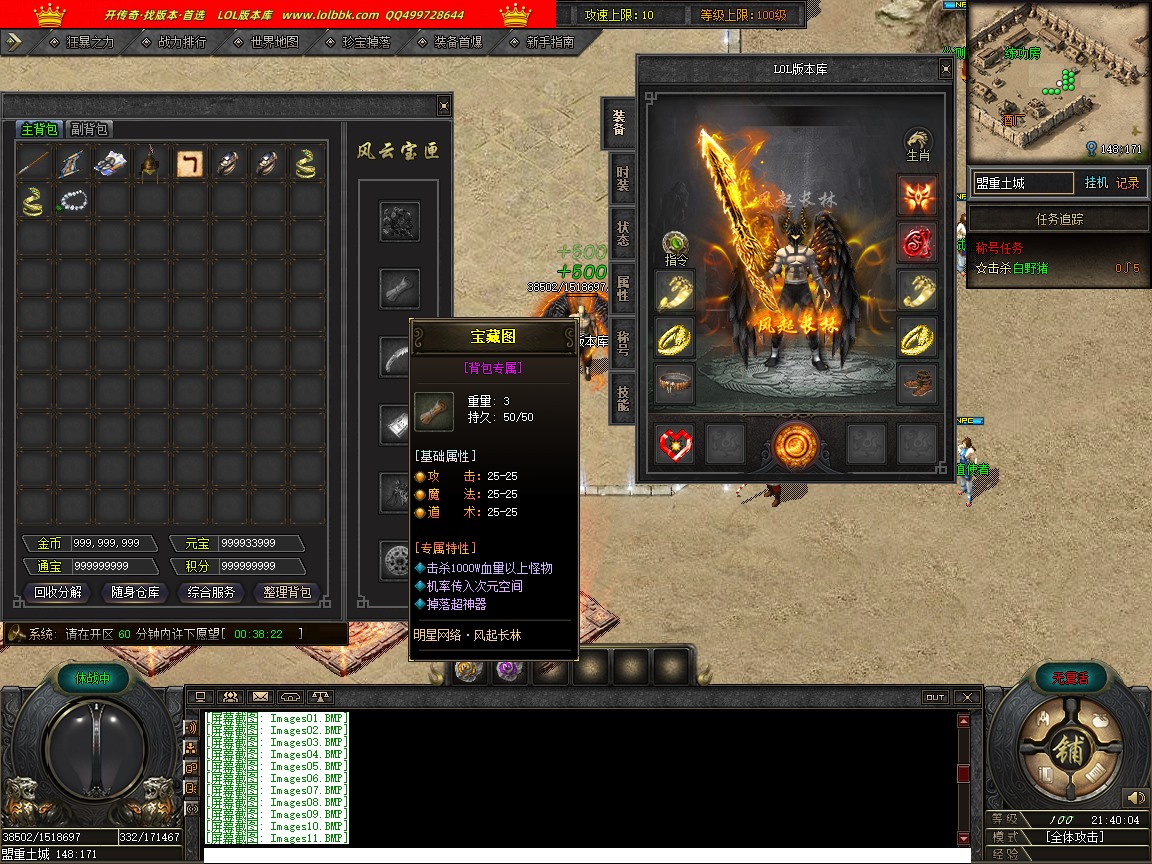Close the backpack inventory window
1152x864 pixels.
[x=444, y=107]
